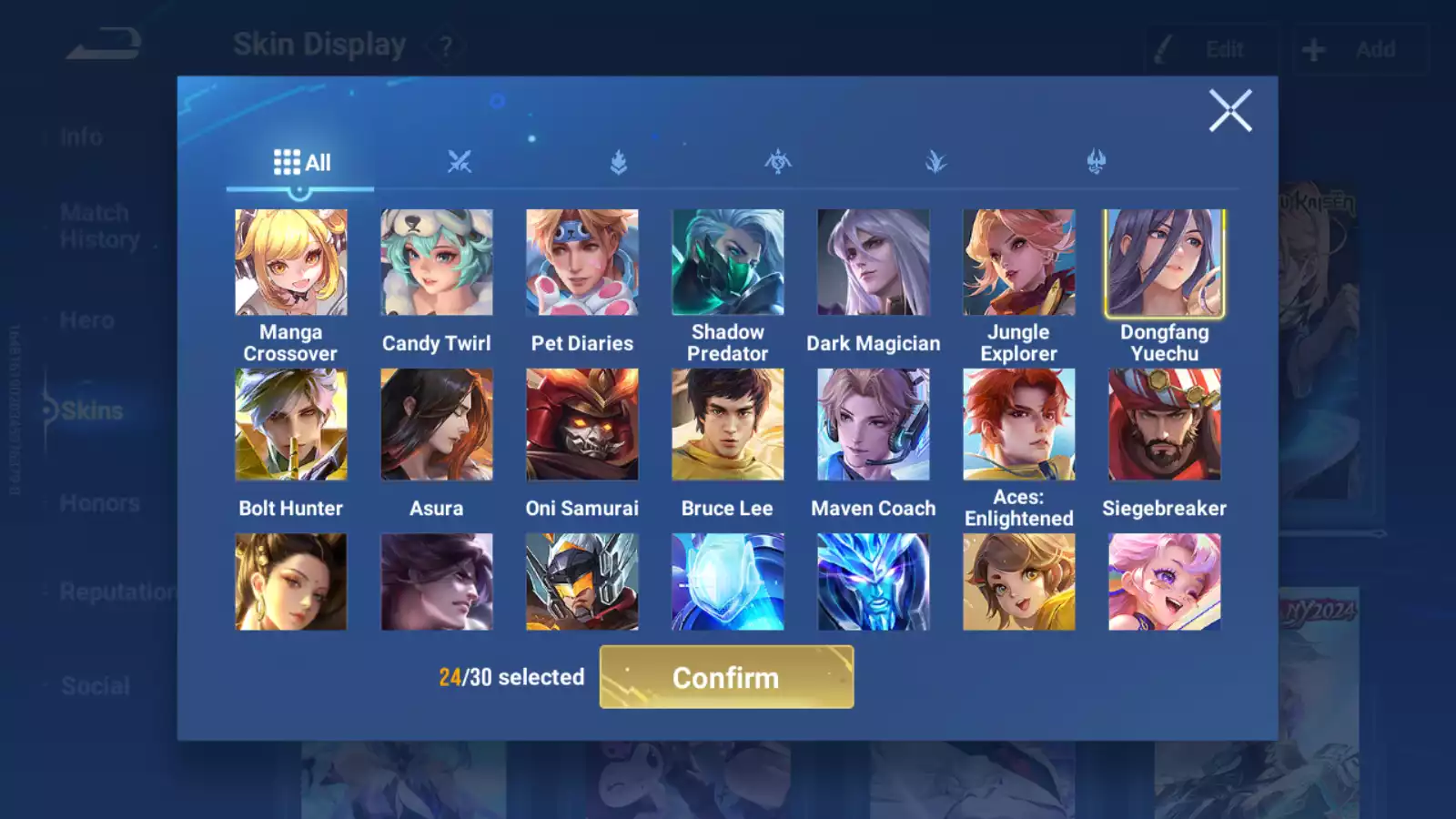Expand the Honors sidebar section
The height and width of the screenshot is (819, 1456).
(x=98, y=502)
